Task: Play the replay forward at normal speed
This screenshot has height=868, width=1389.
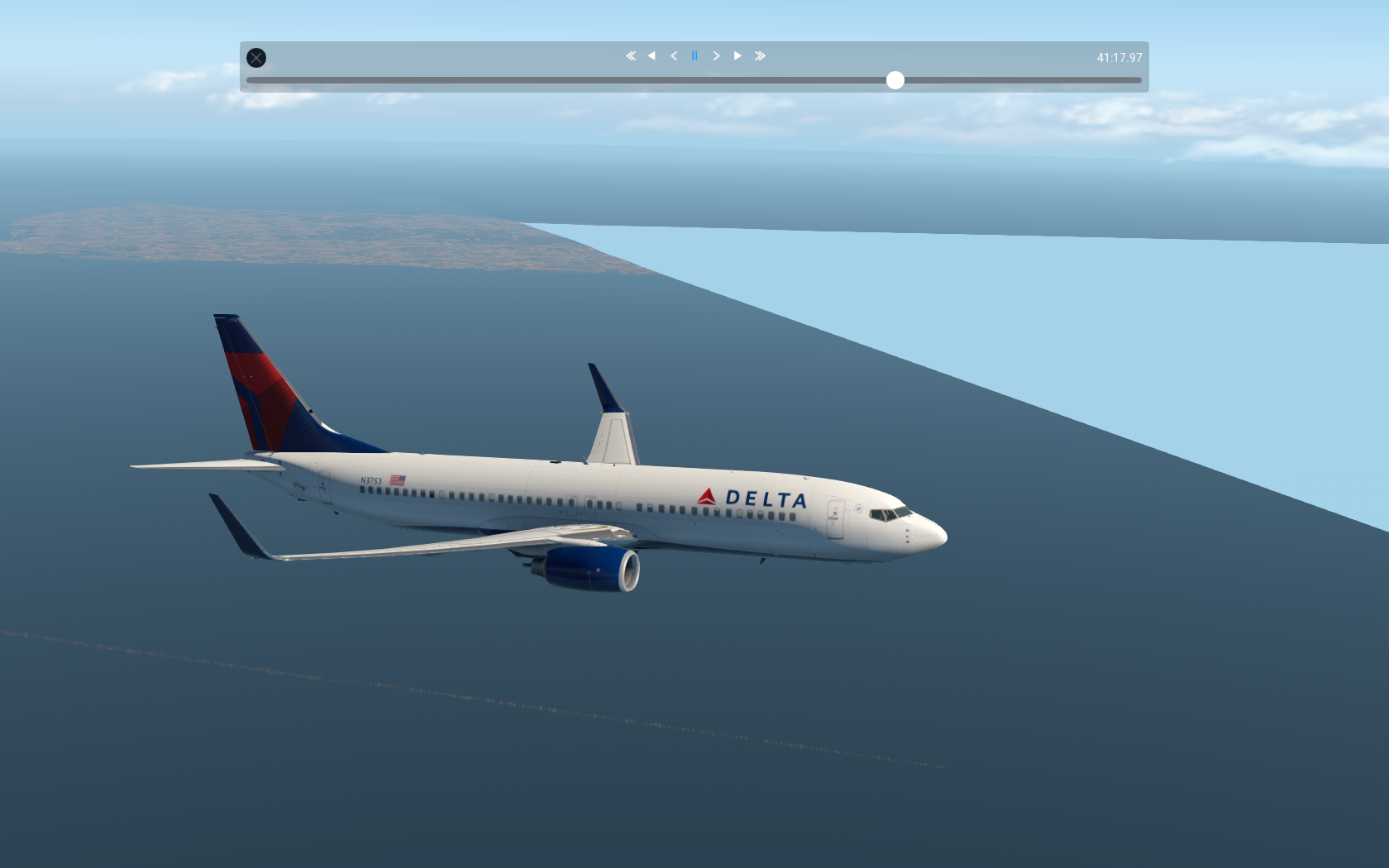Action: [x=737, y=56]
